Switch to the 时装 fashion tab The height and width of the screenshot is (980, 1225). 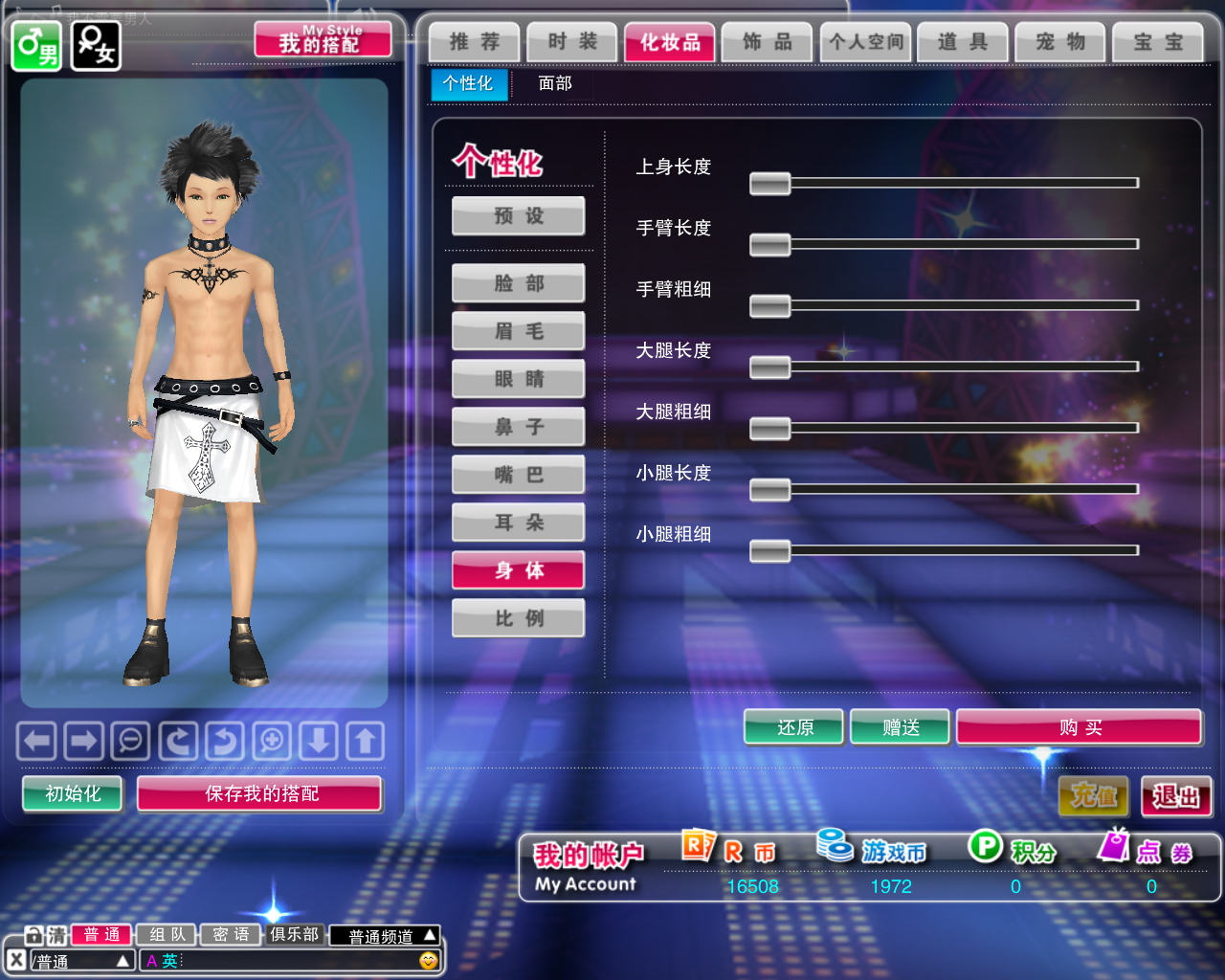pyautogui.click(x=572, y=42)
